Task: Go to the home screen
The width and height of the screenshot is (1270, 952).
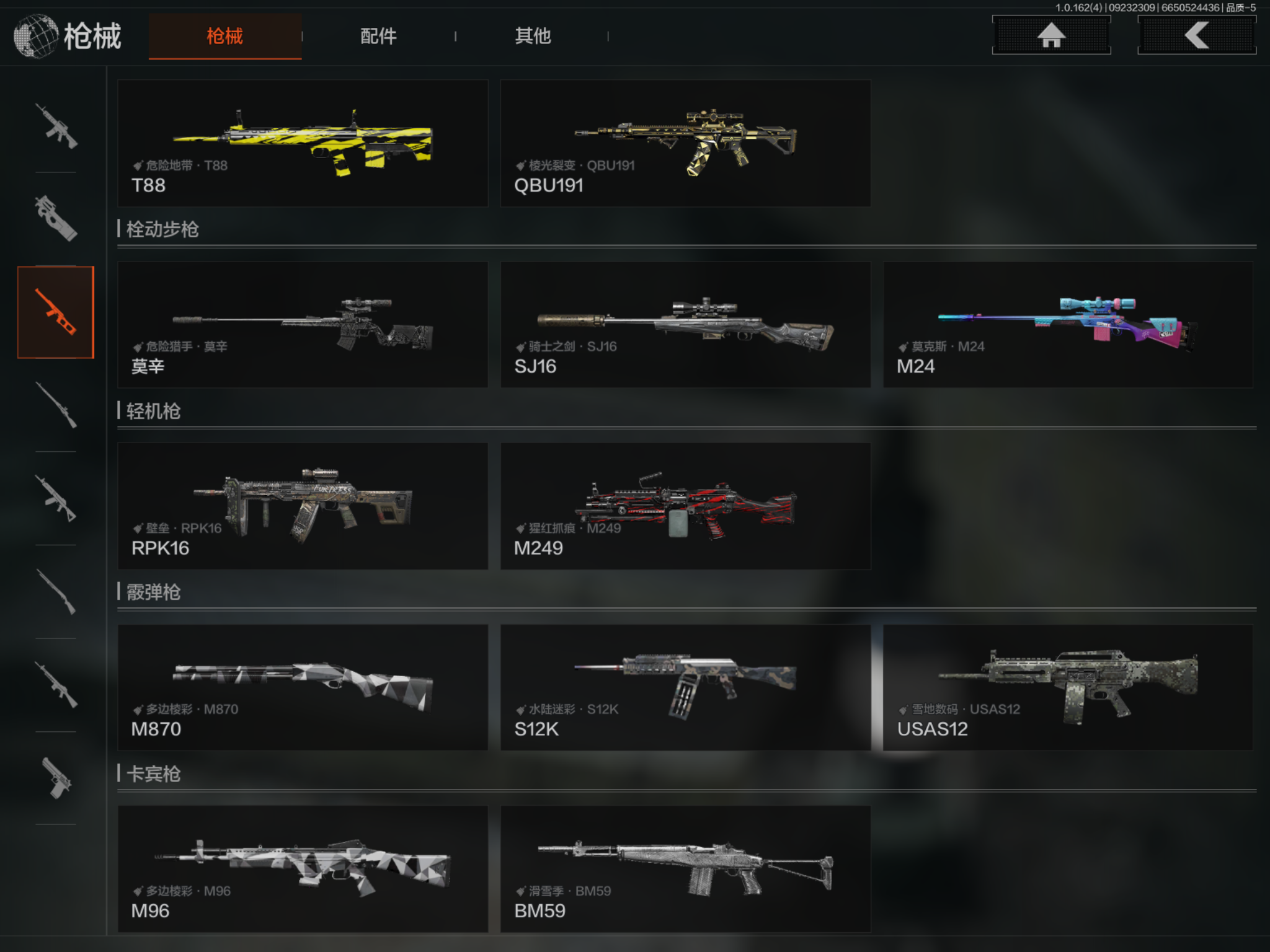Action: click(x=1051, y=35)
